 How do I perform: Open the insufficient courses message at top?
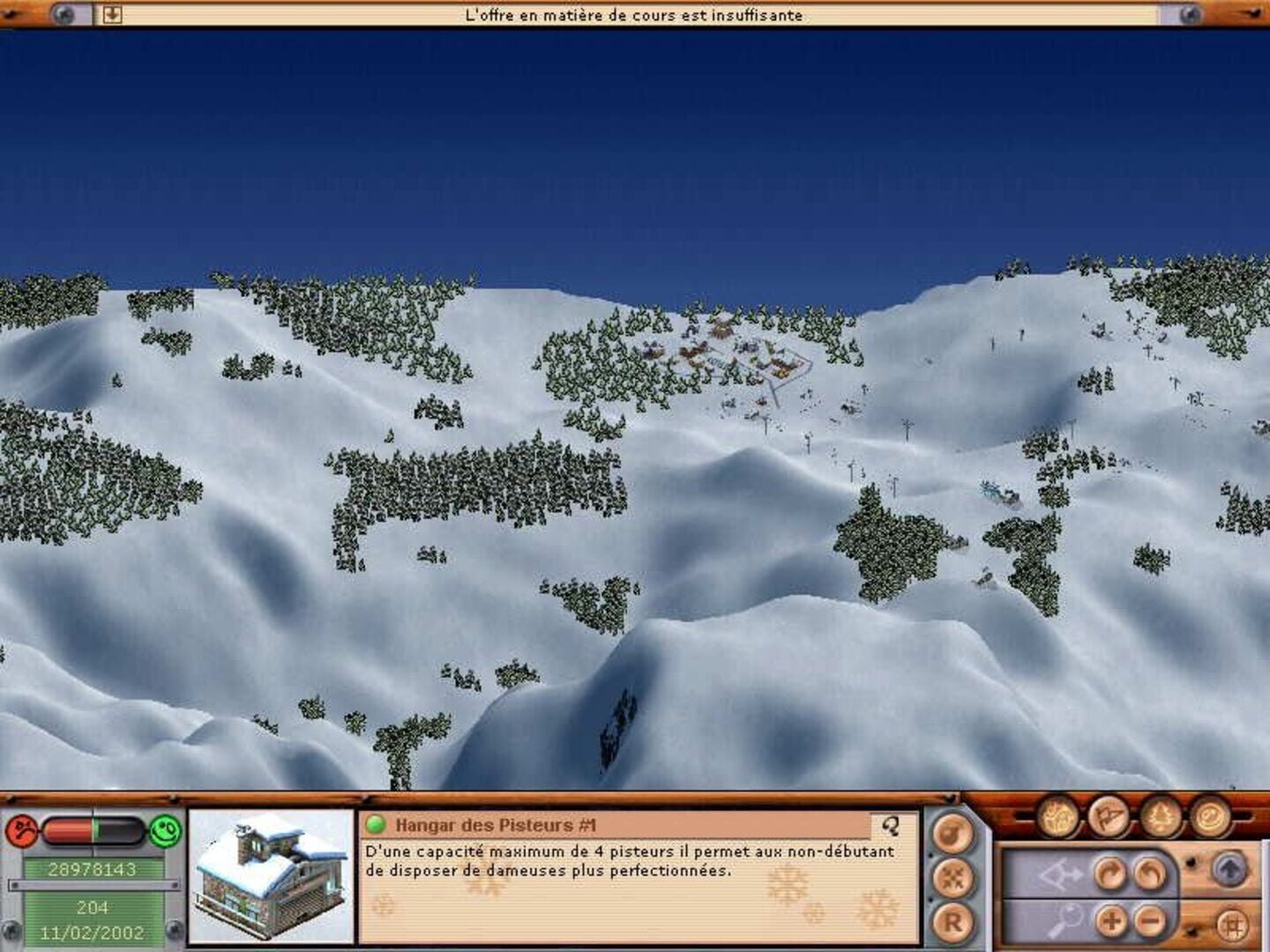pyautogui.click(x=635, y=14)
